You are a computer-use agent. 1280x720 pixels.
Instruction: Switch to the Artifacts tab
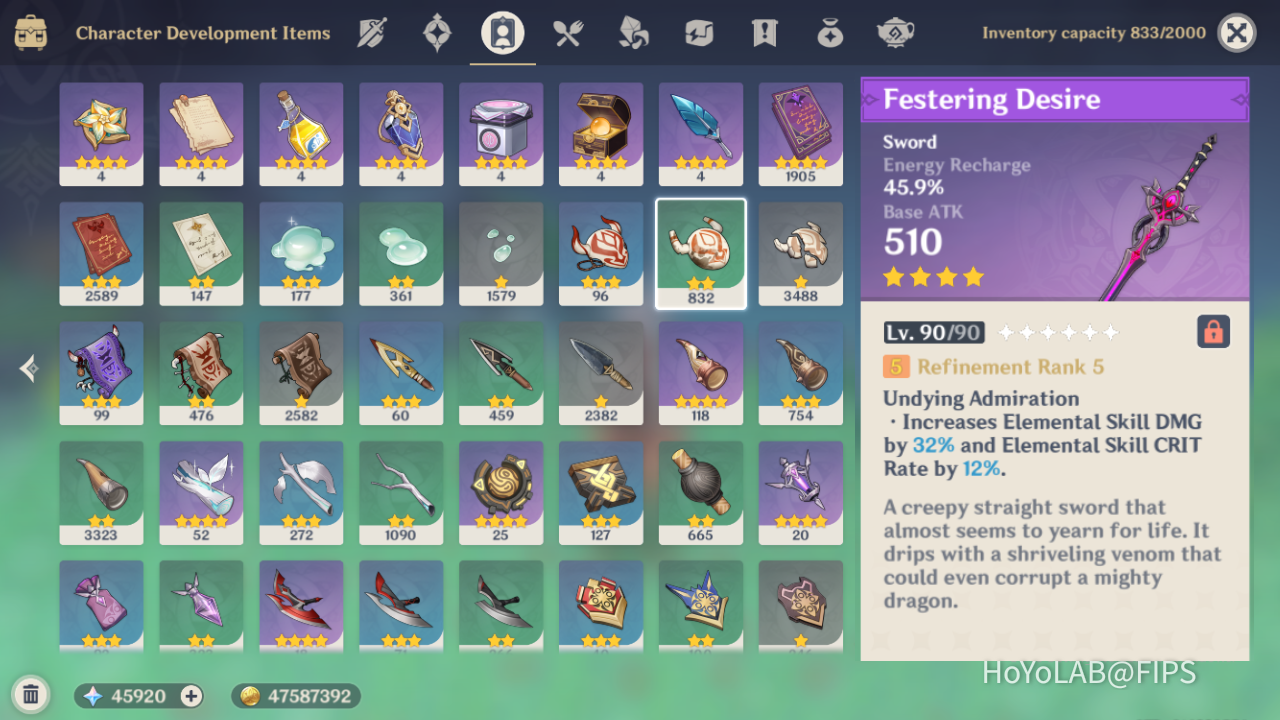[x=436, y=32]
